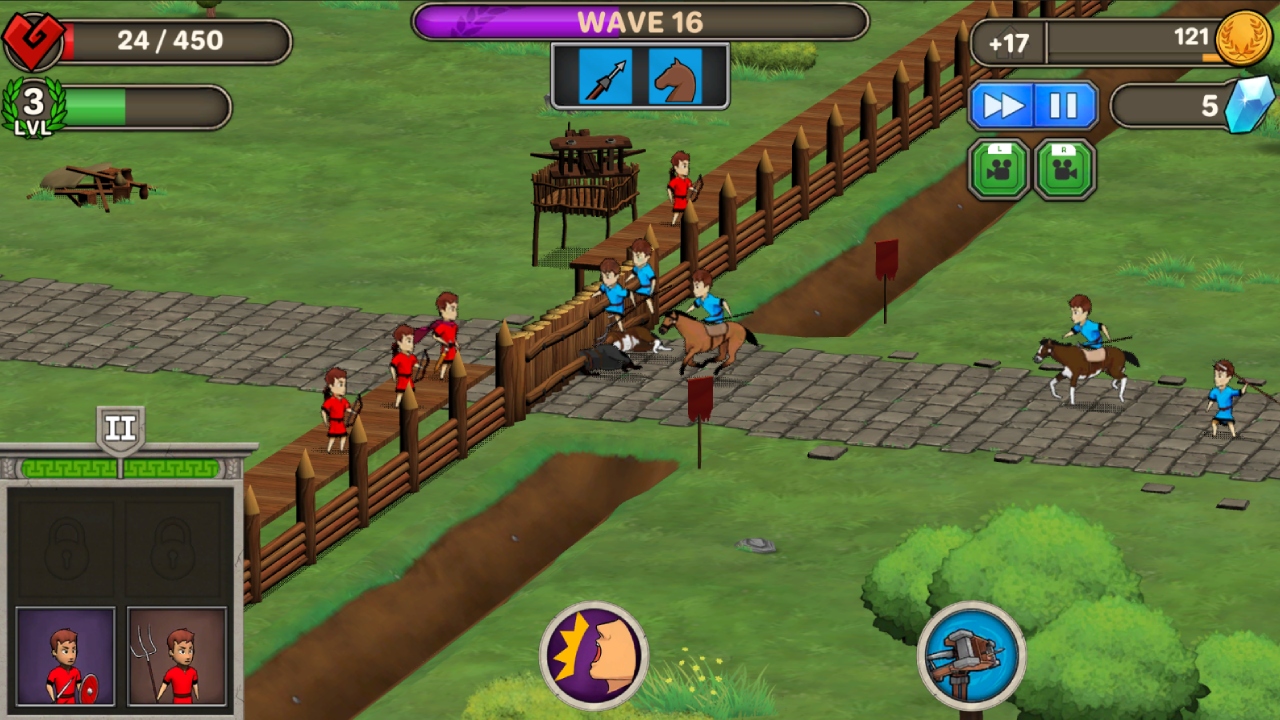Open the left camera view
Image resolution: width=1280 pixels, height=720 pixels.
pos(998,167)
